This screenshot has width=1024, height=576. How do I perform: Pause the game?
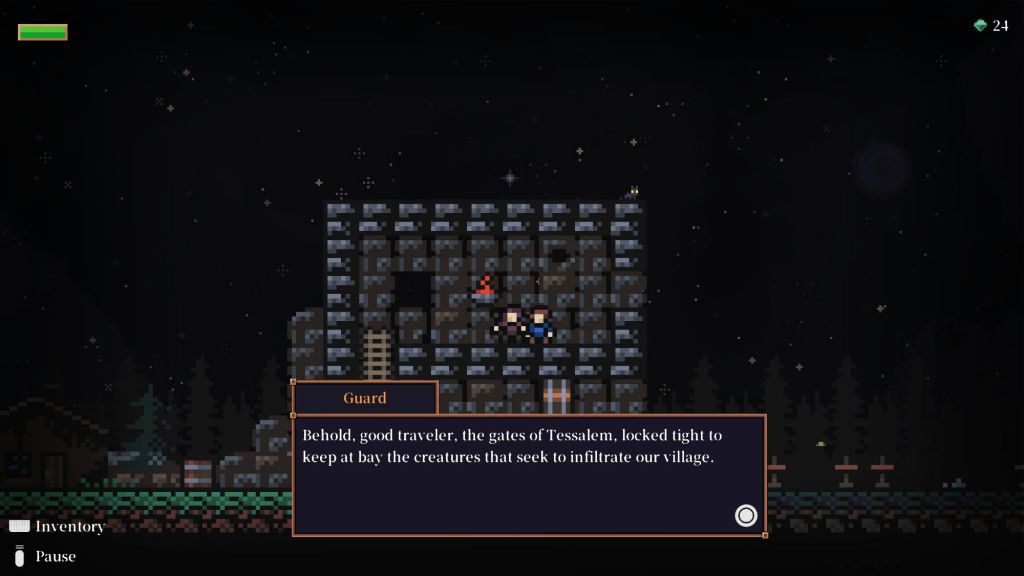[x=45, y=556]
